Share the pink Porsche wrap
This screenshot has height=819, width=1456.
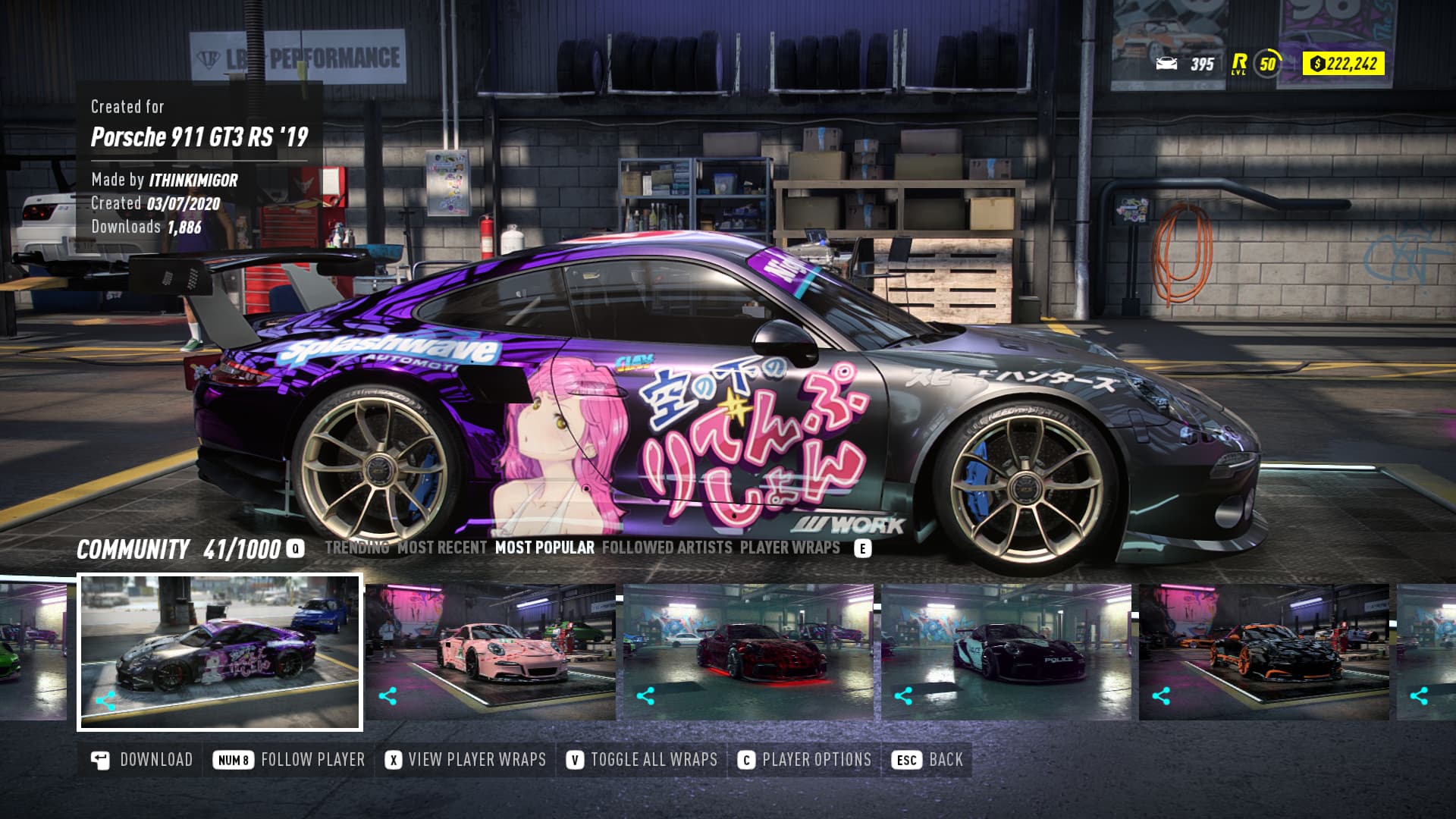(388, 696)
